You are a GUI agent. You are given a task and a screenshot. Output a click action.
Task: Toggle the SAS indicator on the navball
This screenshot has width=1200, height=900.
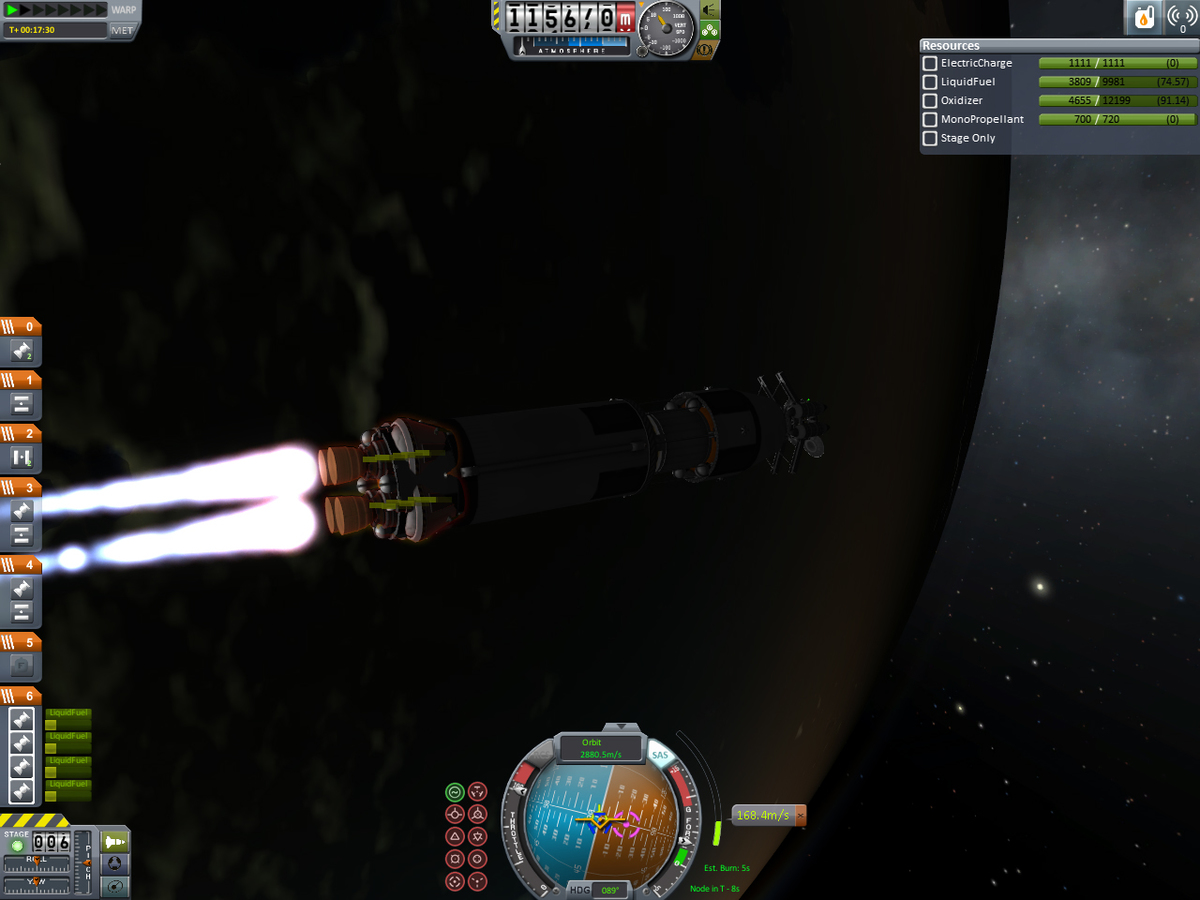(659, 756)
